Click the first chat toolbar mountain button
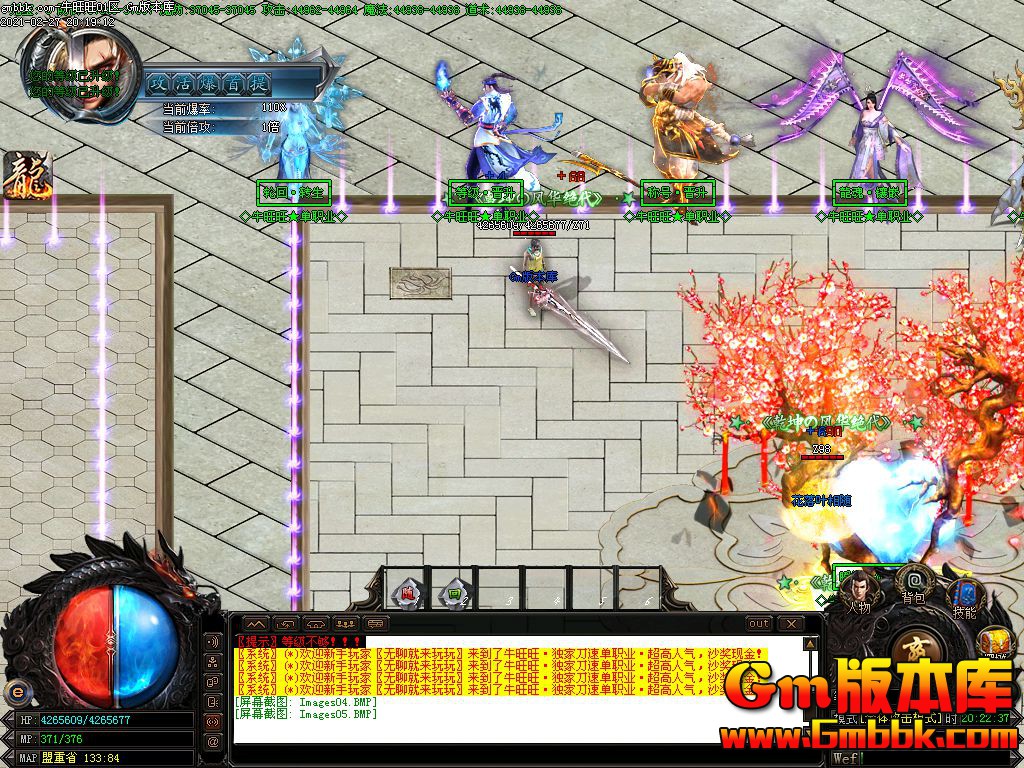Image resolution: width=1024 pixels, height=768 pixels. point(254,624)
